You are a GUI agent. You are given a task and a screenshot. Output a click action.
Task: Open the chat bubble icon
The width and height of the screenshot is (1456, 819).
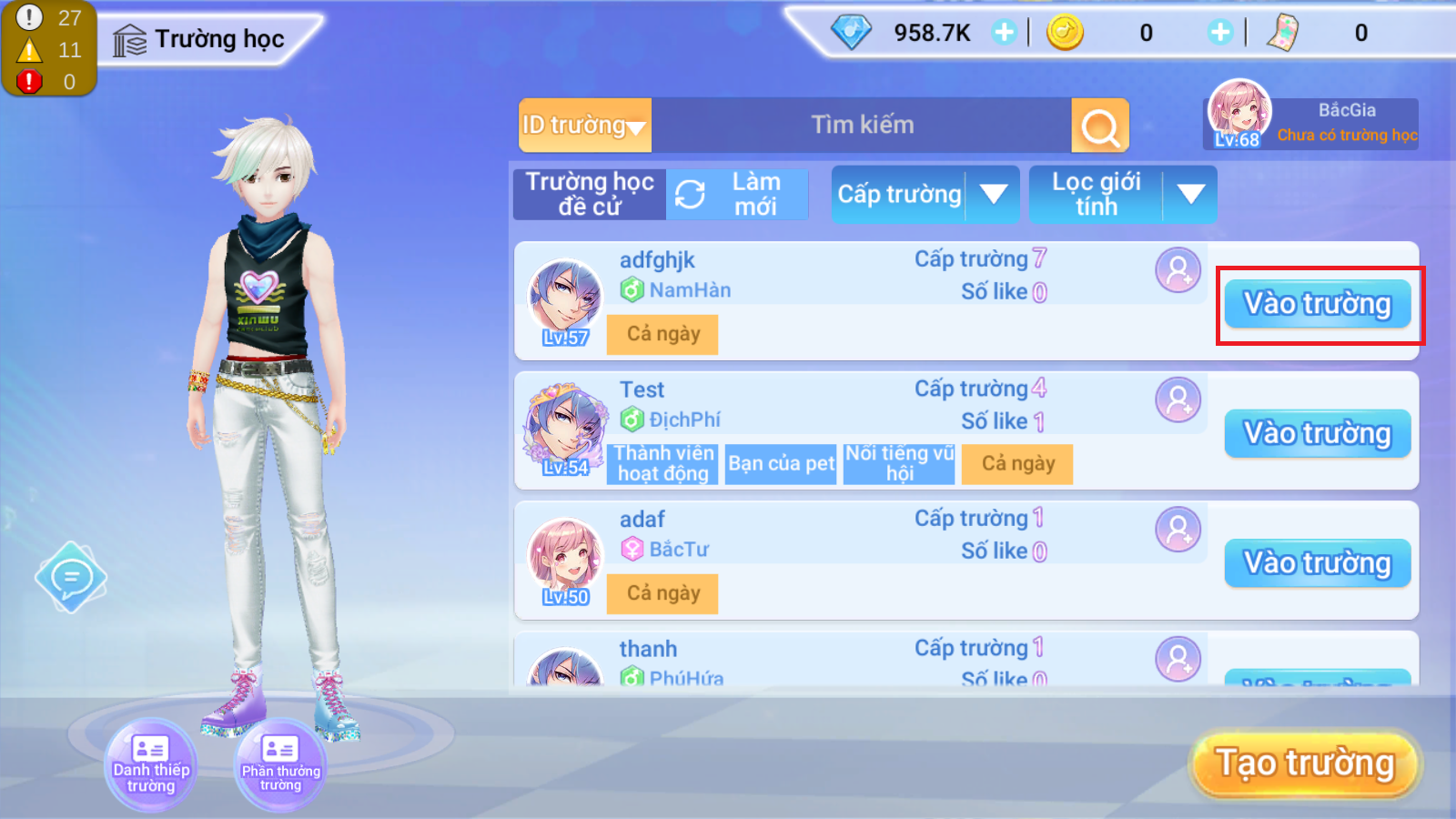coord(71,577)
